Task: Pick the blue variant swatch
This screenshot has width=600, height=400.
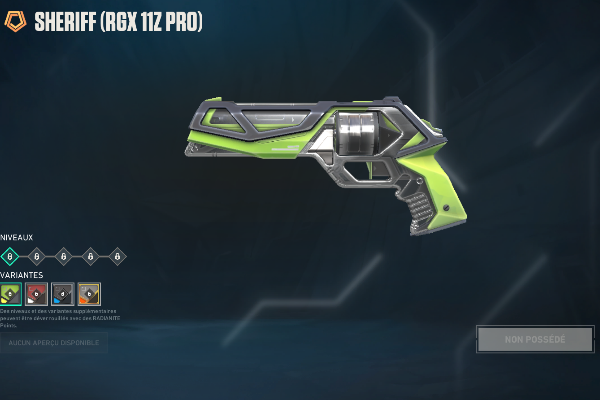Action: click(63, 293)
